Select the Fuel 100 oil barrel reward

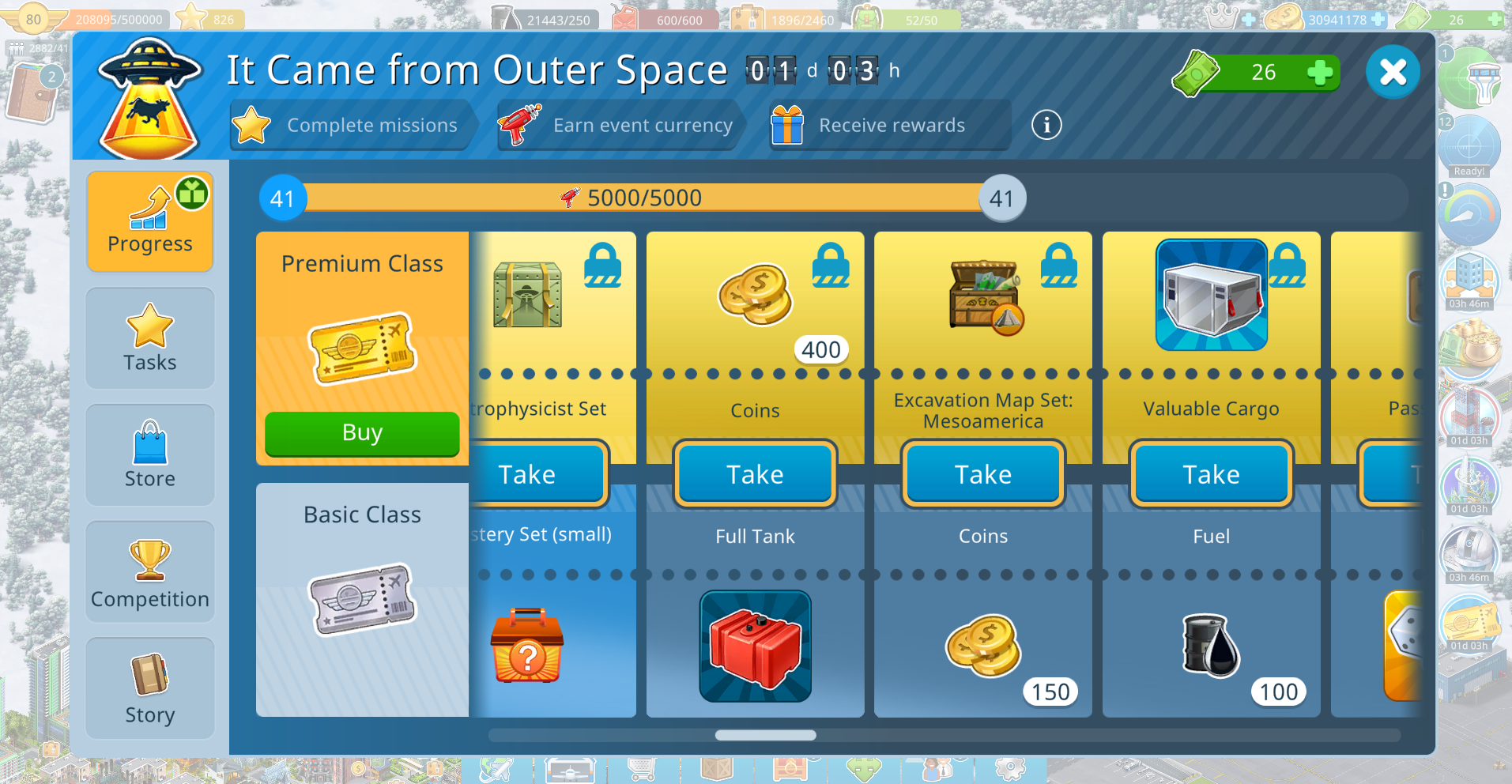(x=1211, y=646)
